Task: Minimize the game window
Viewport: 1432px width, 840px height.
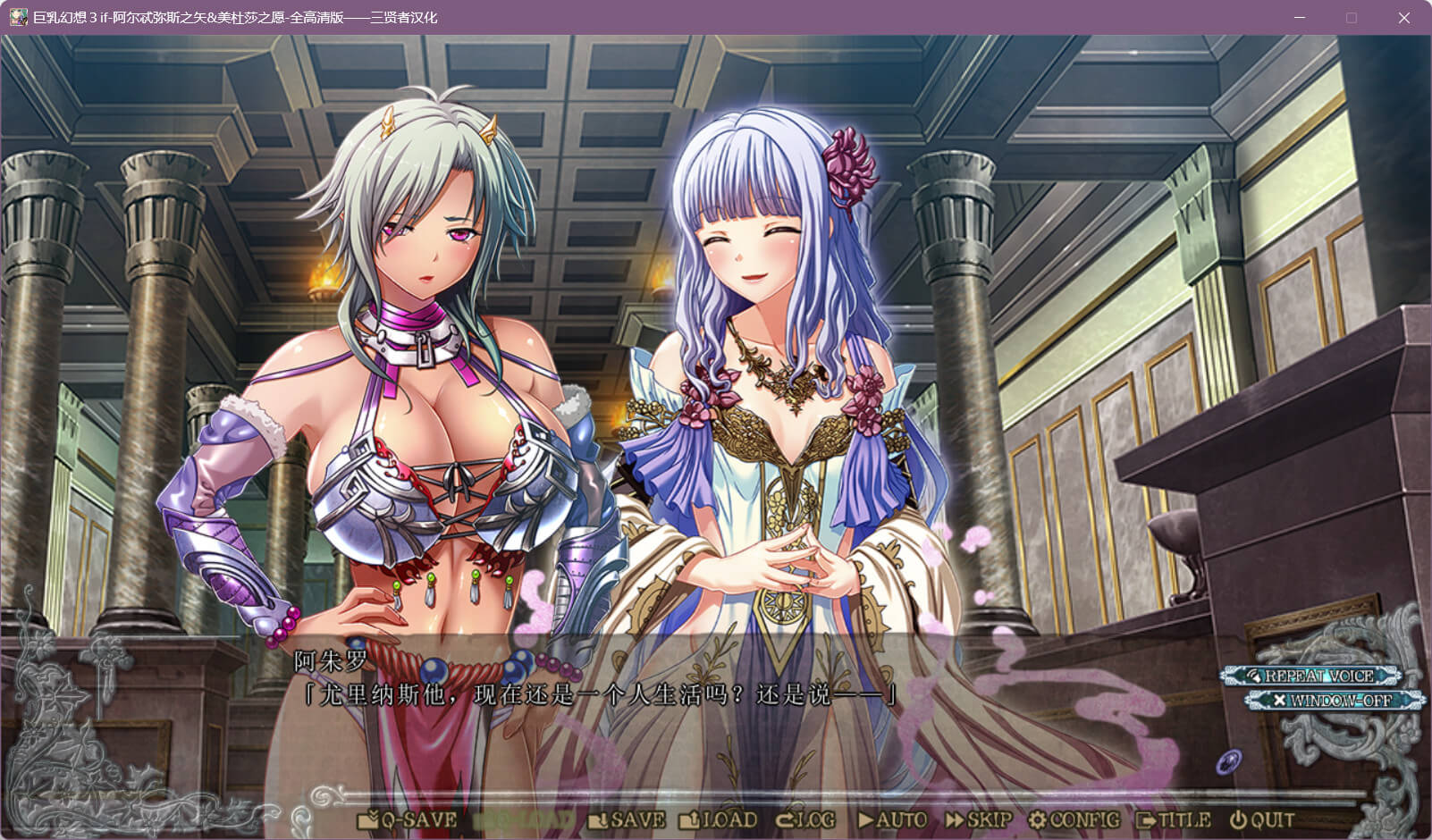Action: point(1300,18)
